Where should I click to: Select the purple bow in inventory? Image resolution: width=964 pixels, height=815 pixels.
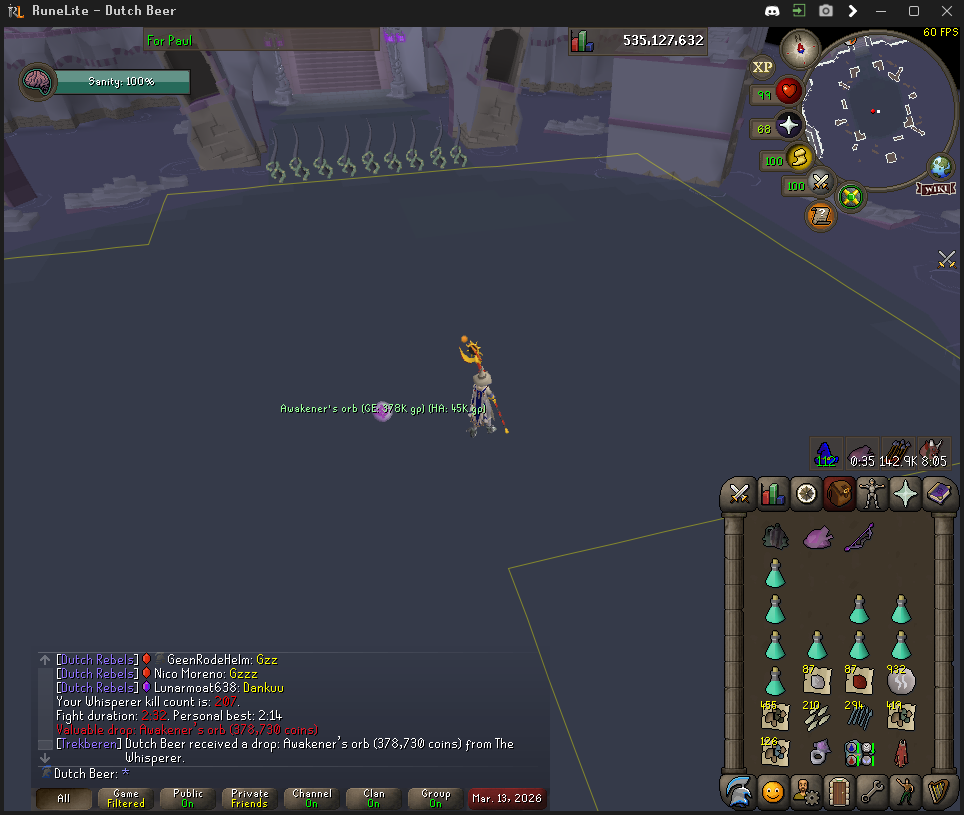(x=859, y=539)
